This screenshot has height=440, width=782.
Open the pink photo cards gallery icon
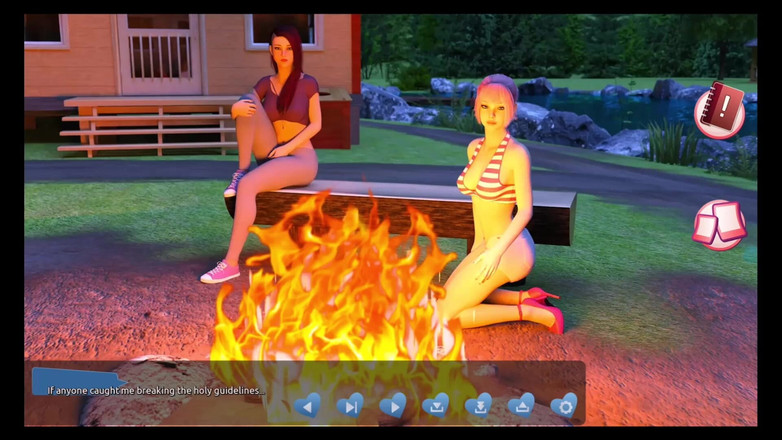coord(719,224)
